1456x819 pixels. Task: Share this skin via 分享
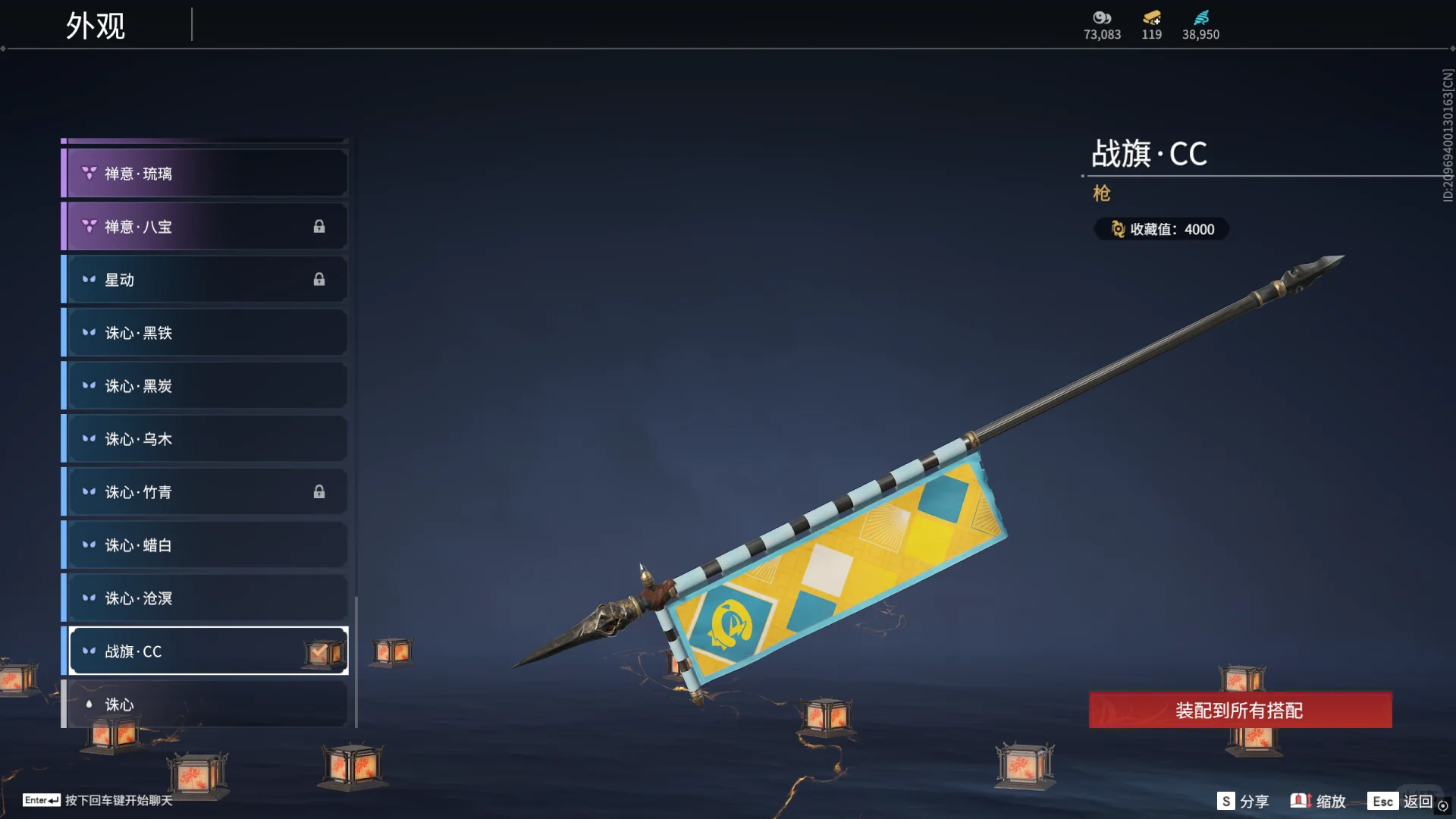point(1244,801)
